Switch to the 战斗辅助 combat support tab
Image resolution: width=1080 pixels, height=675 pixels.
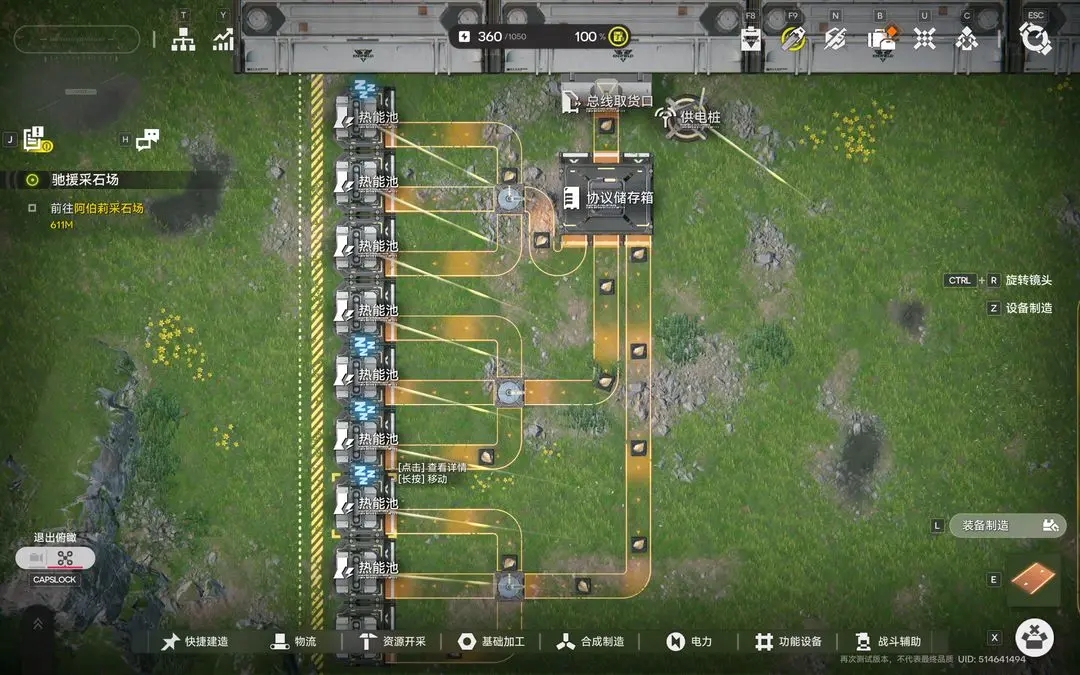[x=888, y=641]
